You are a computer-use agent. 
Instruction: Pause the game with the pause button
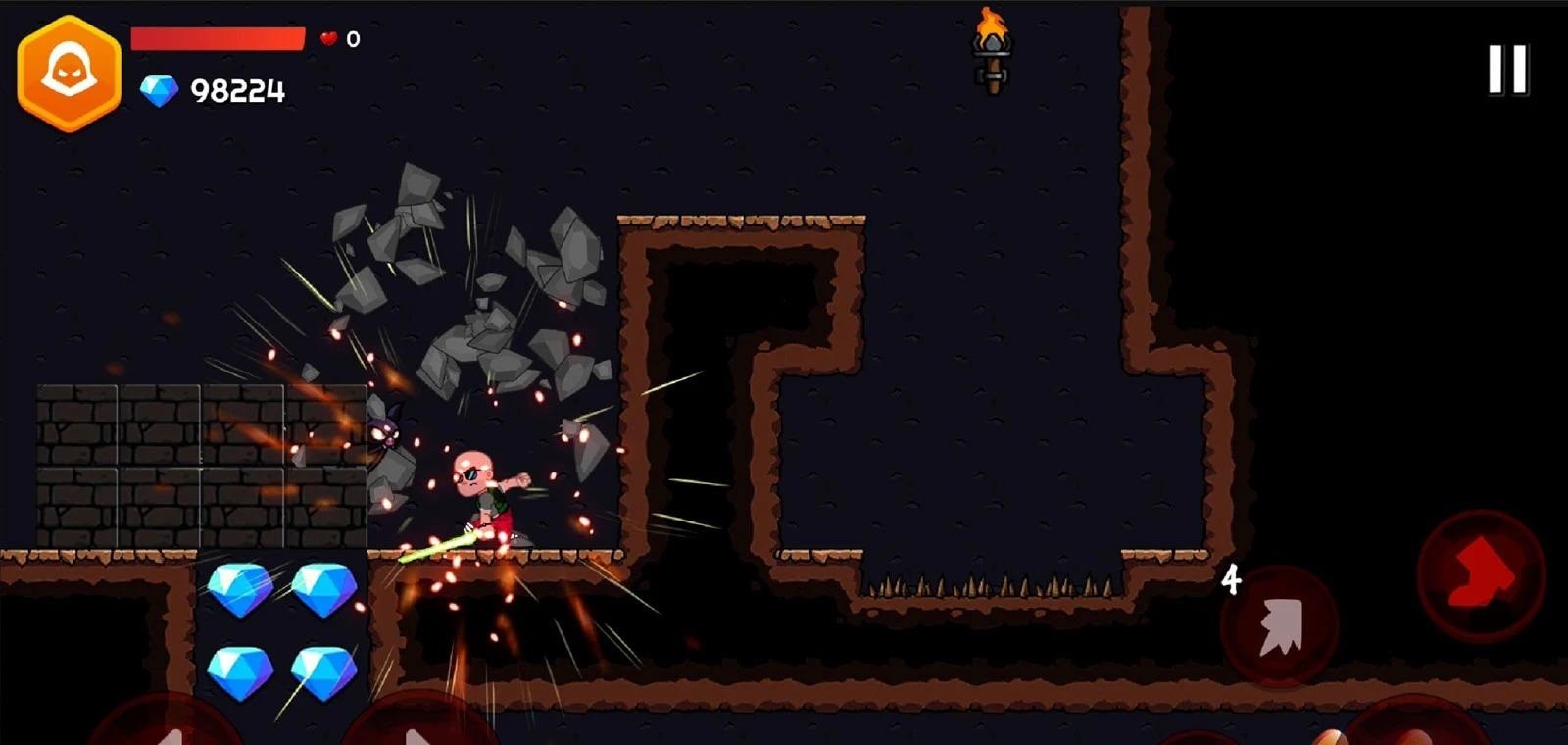point(1507,70)
